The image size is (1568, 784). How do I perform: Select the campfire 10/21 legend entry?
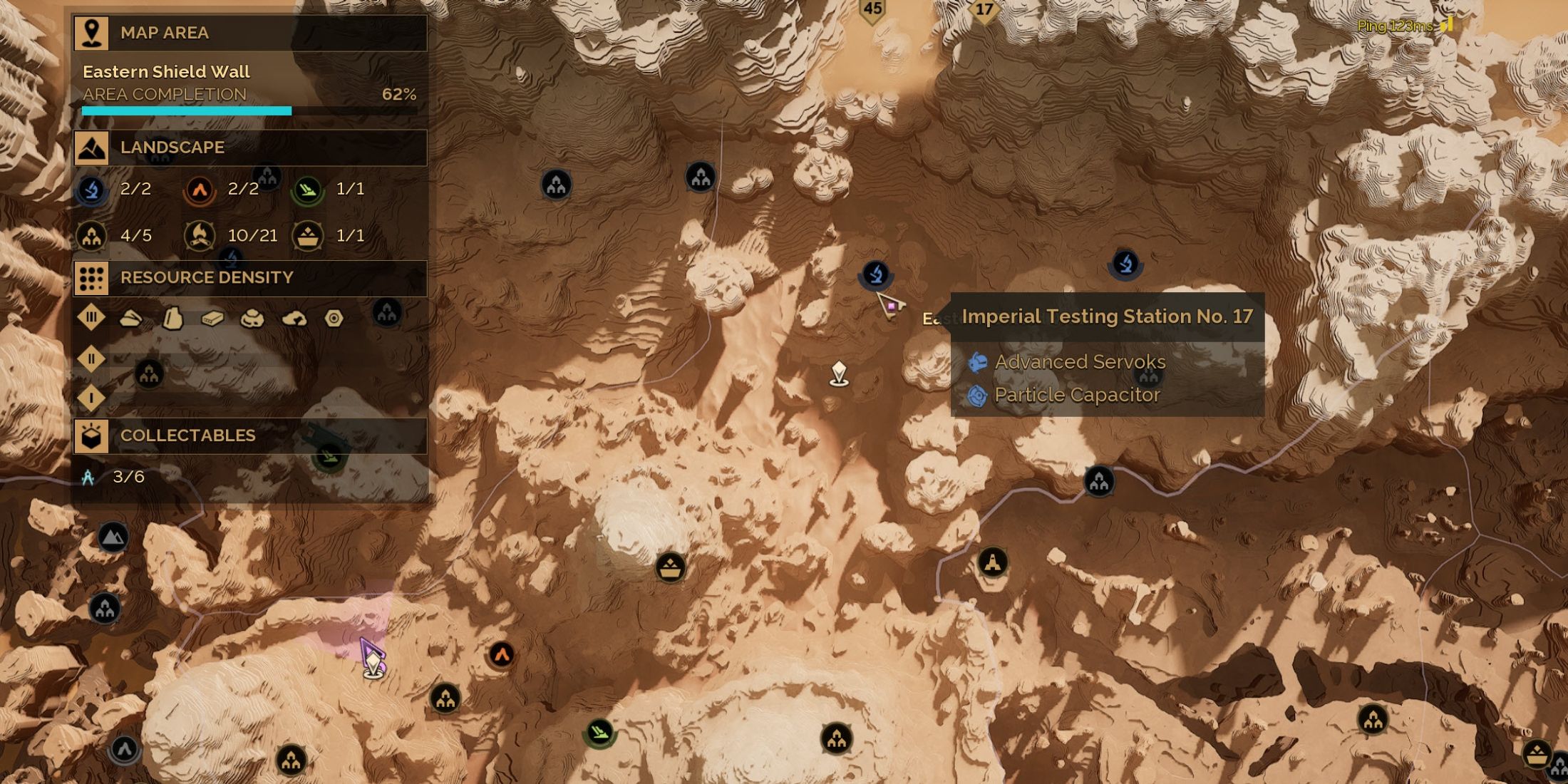click(x=200, y=236)
